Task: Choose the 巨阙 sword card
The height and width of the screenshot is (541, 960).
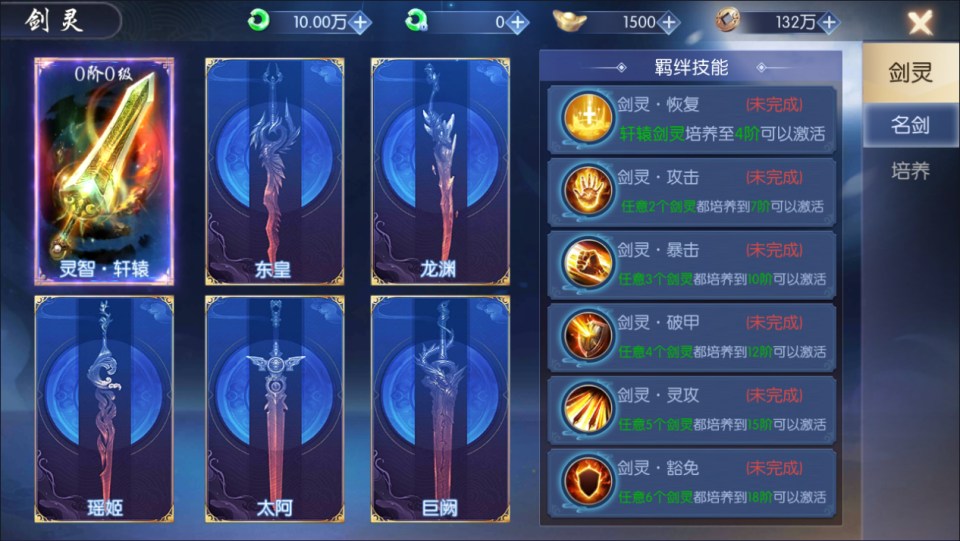Action: pos(438,408)
